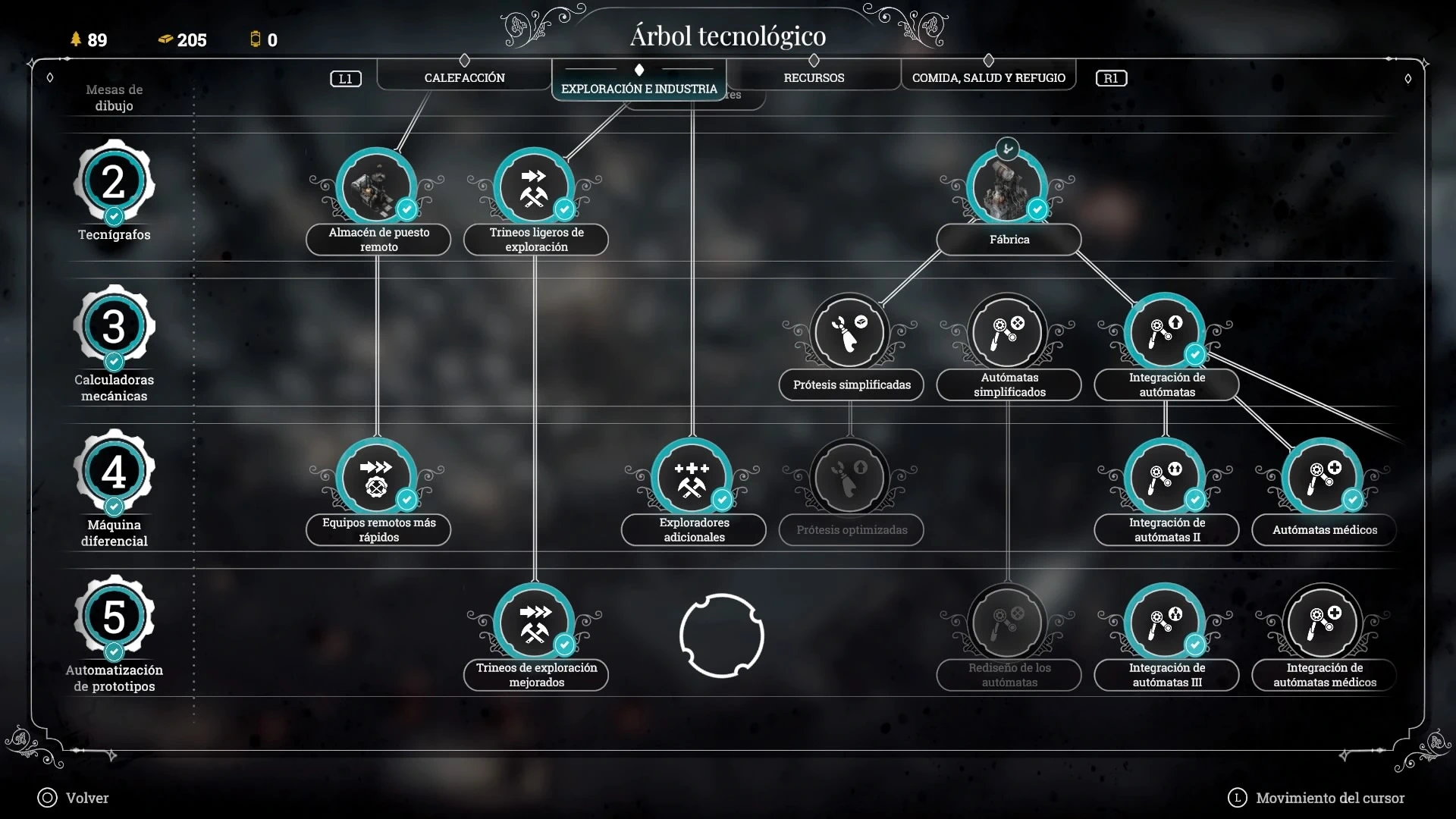Select the Autómatas médicos technology
The width and height of the screenshot is (1456, 819).
point(1323,478)
